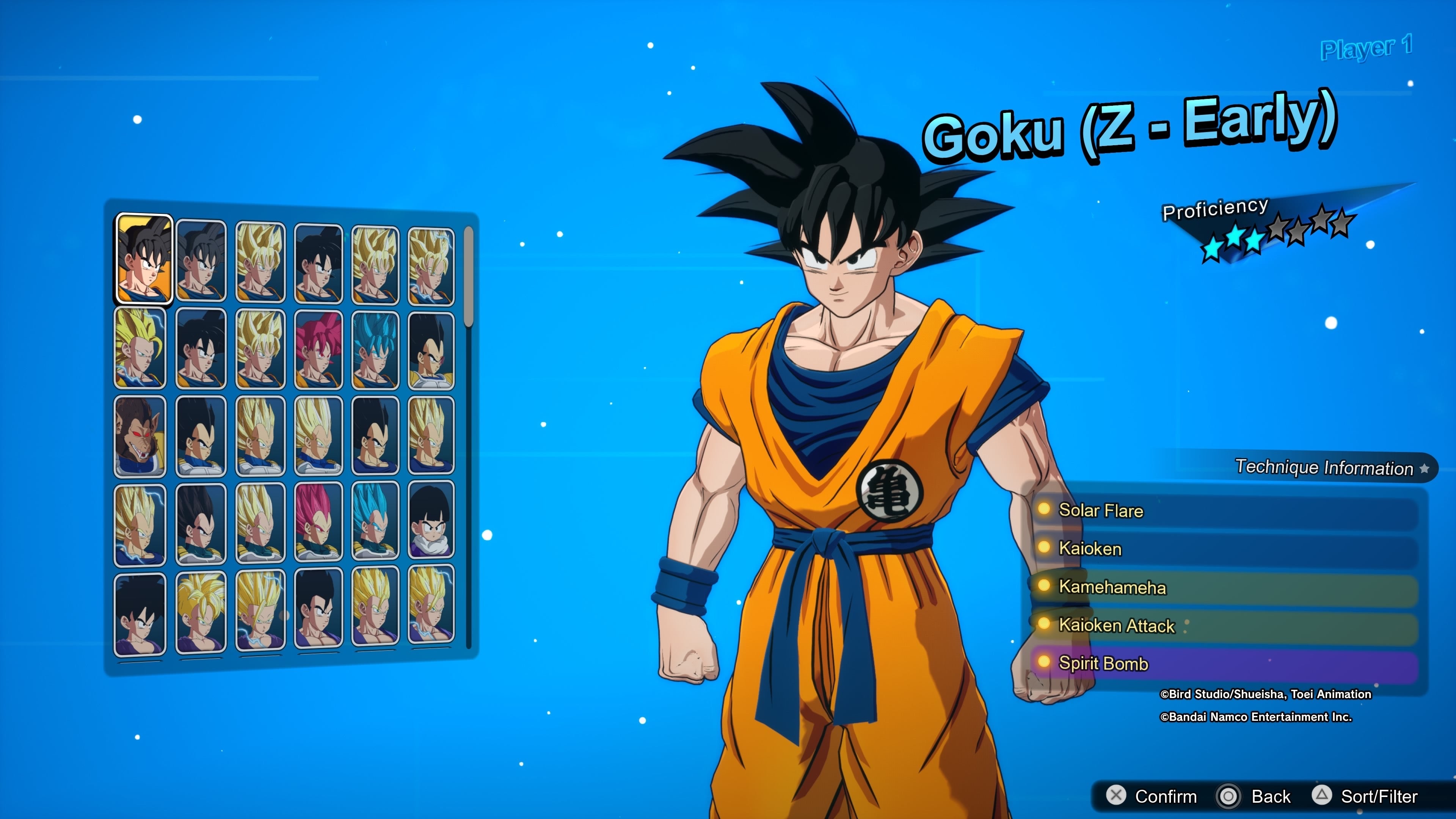
Task: Choose the Kid Gohan character tile
Action: [x=431, y=521]
